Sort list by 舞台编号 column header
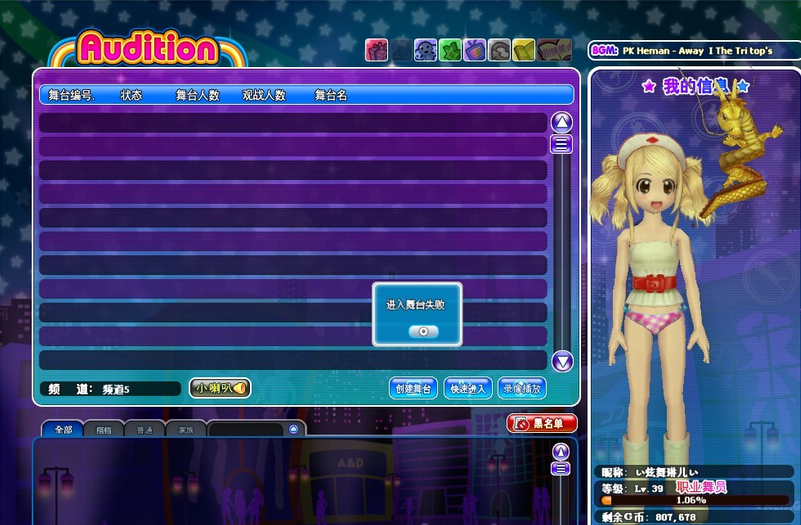 tap(71, 95)
